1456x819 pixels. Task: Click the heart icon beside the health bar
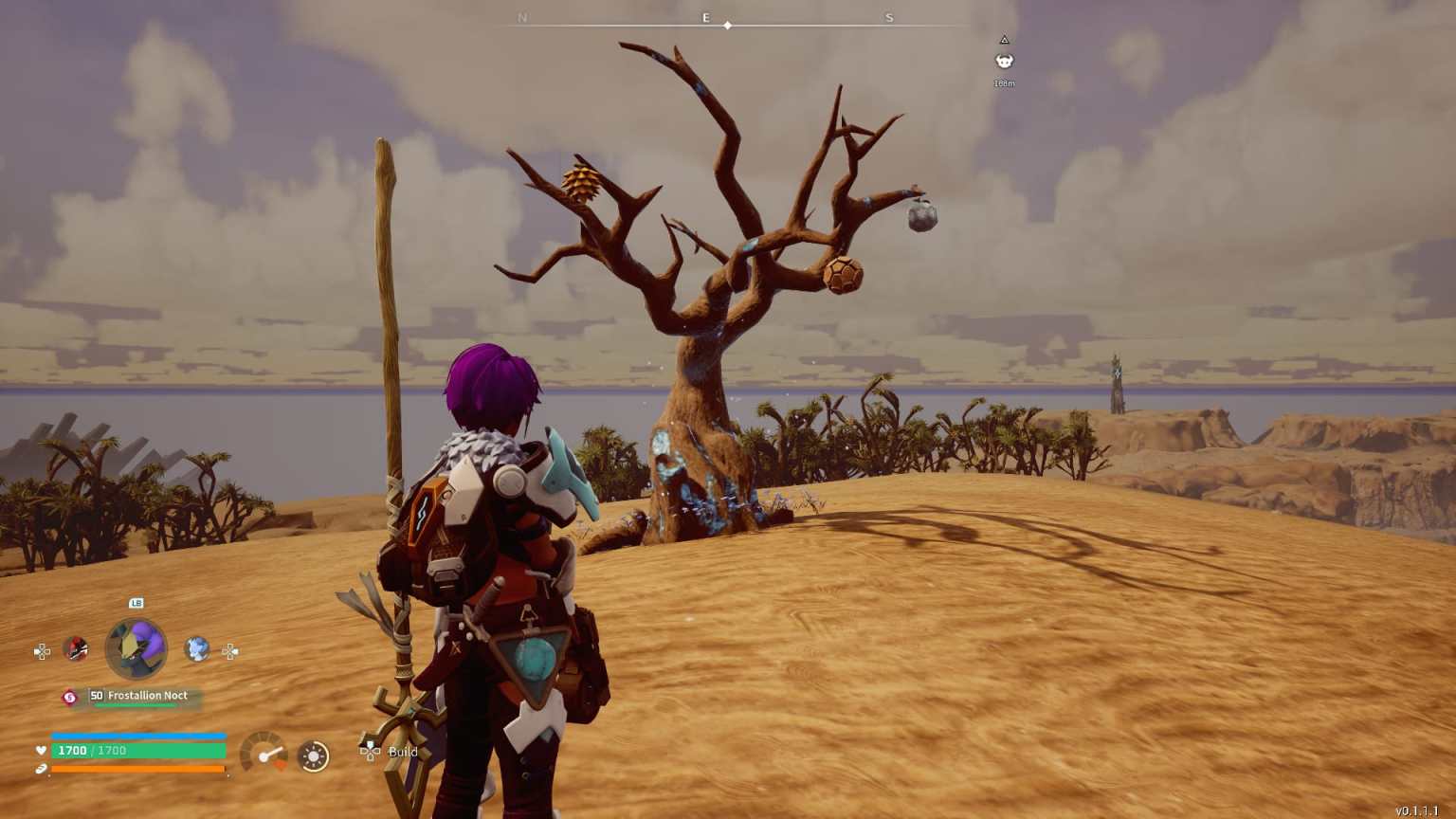click(x=41, y=750)
